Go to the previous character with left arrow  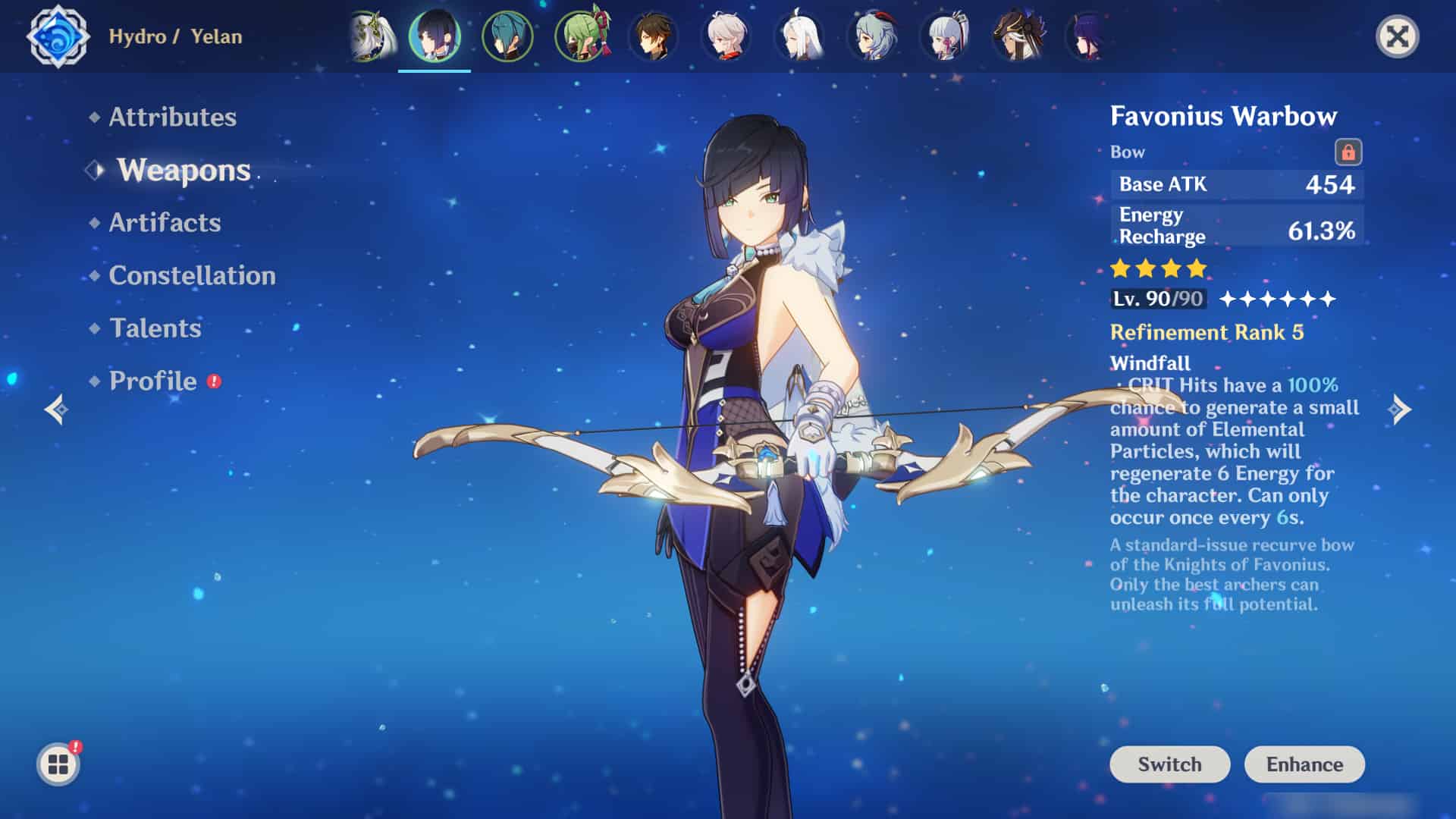(x=56, y=409)
